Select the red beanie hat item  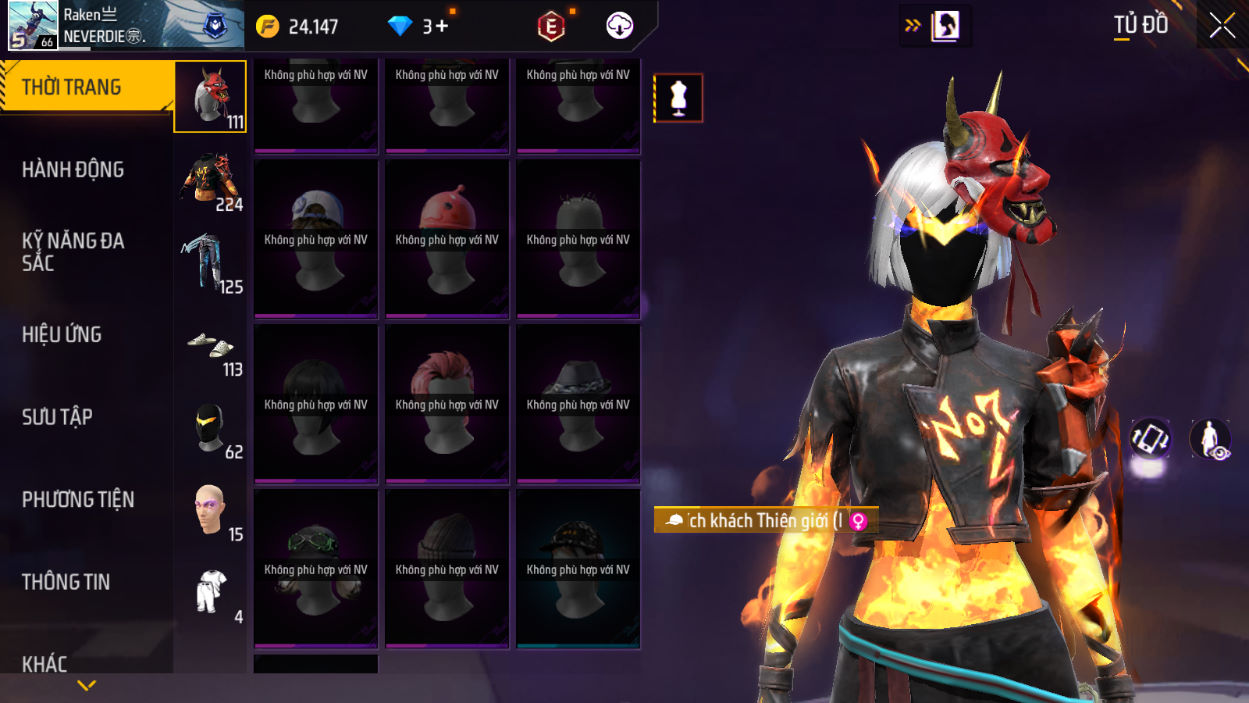447,238
